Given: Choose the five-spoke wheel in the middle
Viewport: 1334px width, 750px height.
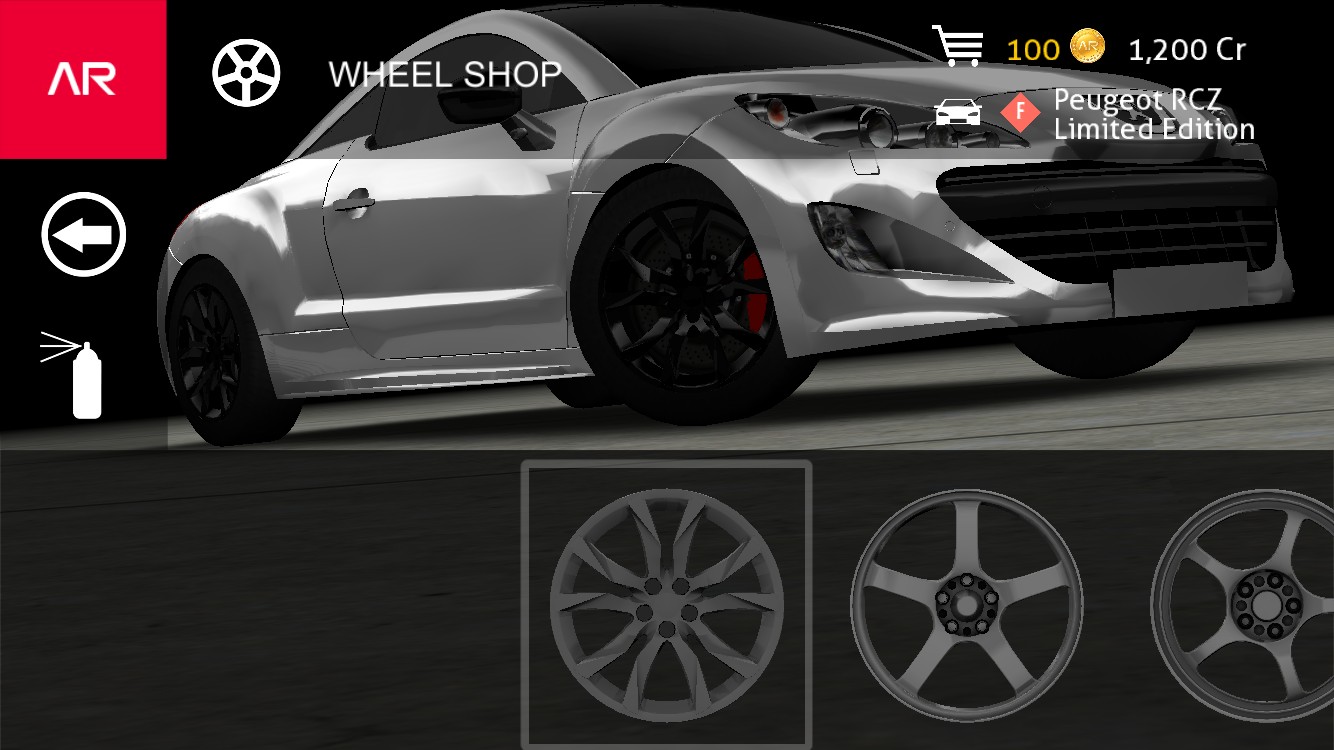Looking at the screenshot, I should (x=967, y=605).
